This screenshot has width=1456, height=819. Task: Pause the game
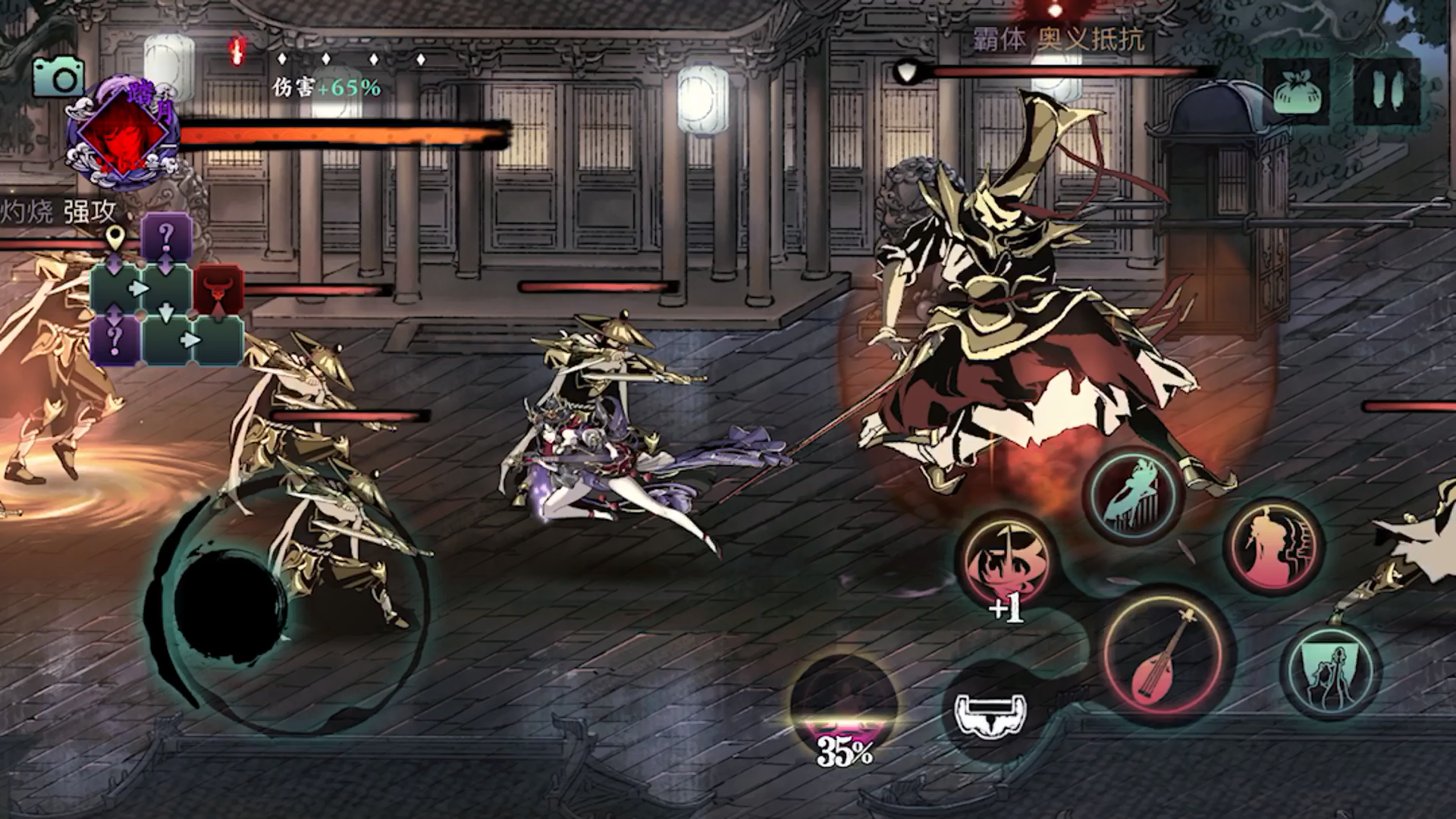[1387, 91]
